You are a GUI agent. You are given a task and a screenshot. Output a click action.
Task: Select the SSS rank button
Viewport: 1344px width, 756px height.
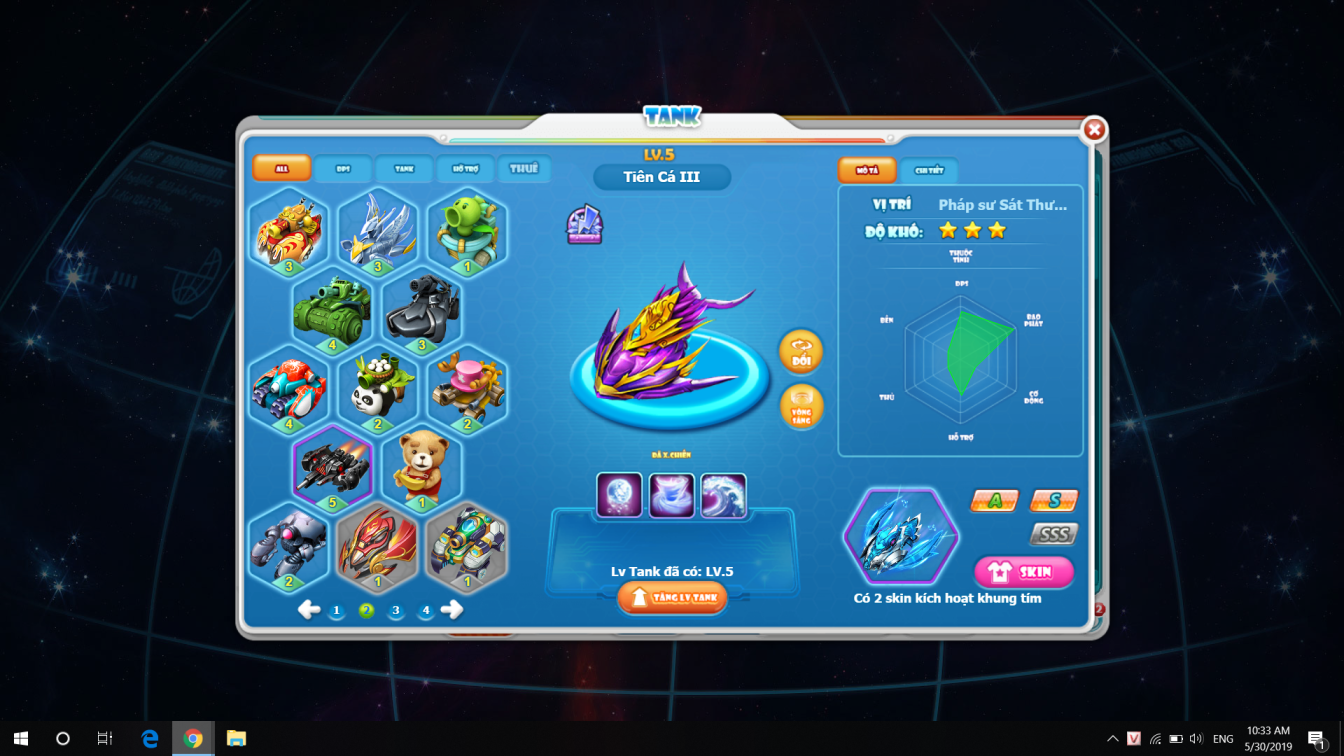pos(1054,534)
